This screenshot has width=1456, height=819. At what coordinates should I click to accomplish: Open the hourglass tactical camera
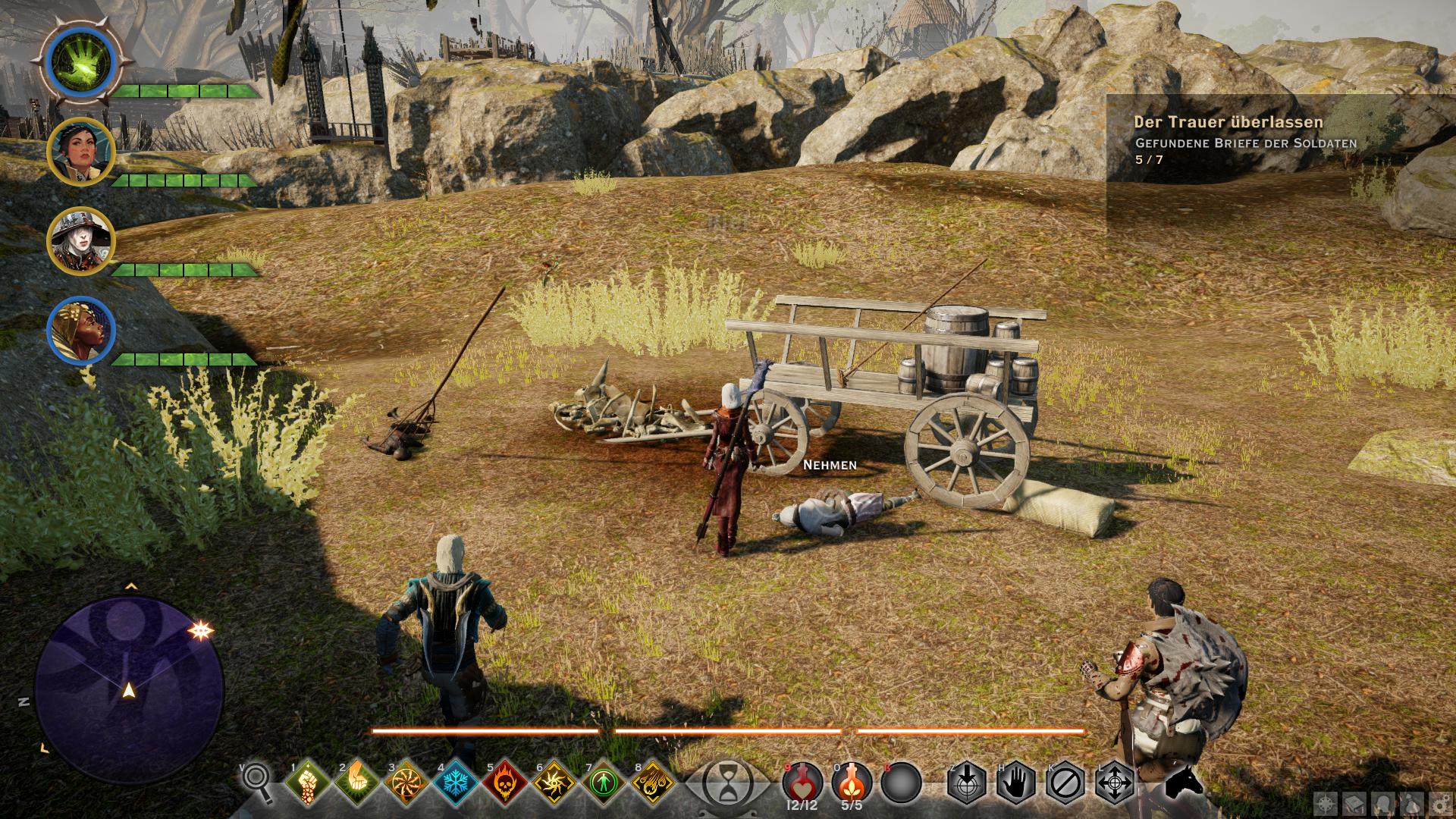(x=727, y=783)
